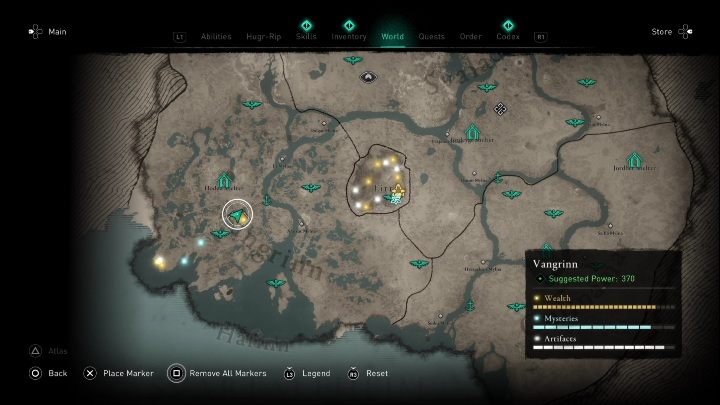Switch to the Order tab
This screenshot has height=405, width=720.
pyautogui.click(x=470, y=37)
